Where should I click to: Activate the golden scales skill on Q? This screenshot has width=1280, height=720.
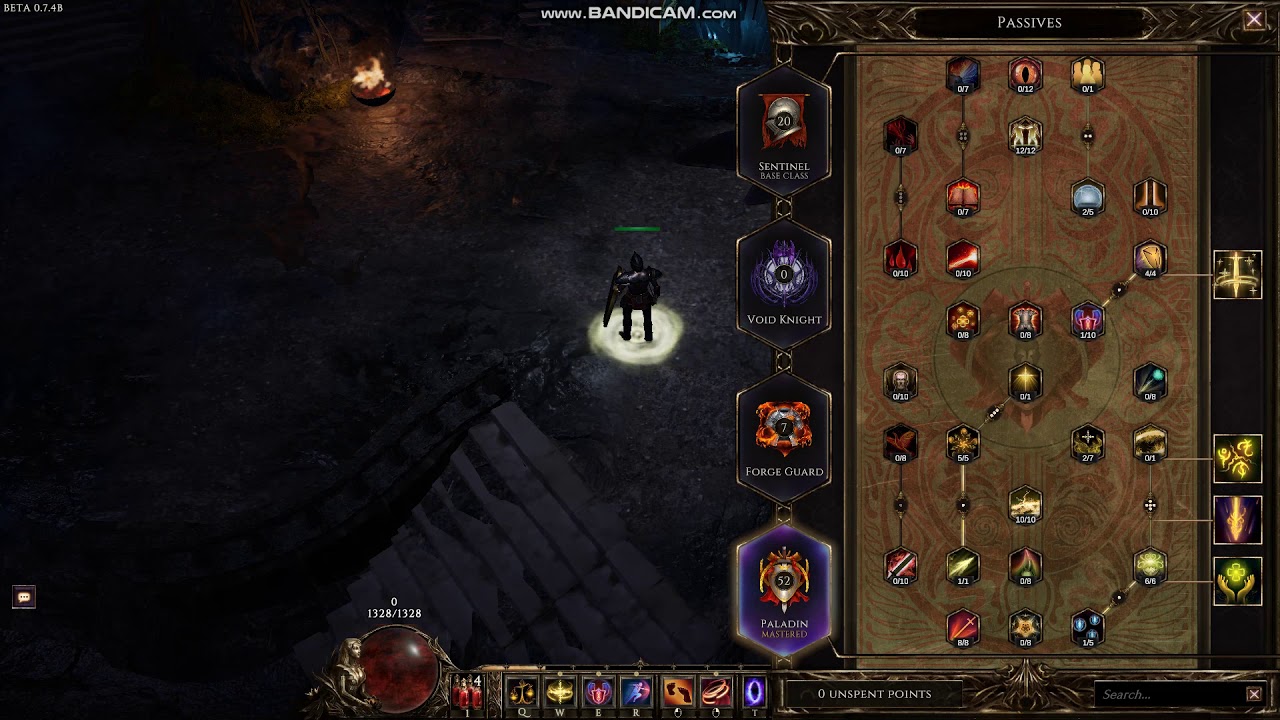tap(521, 692)
